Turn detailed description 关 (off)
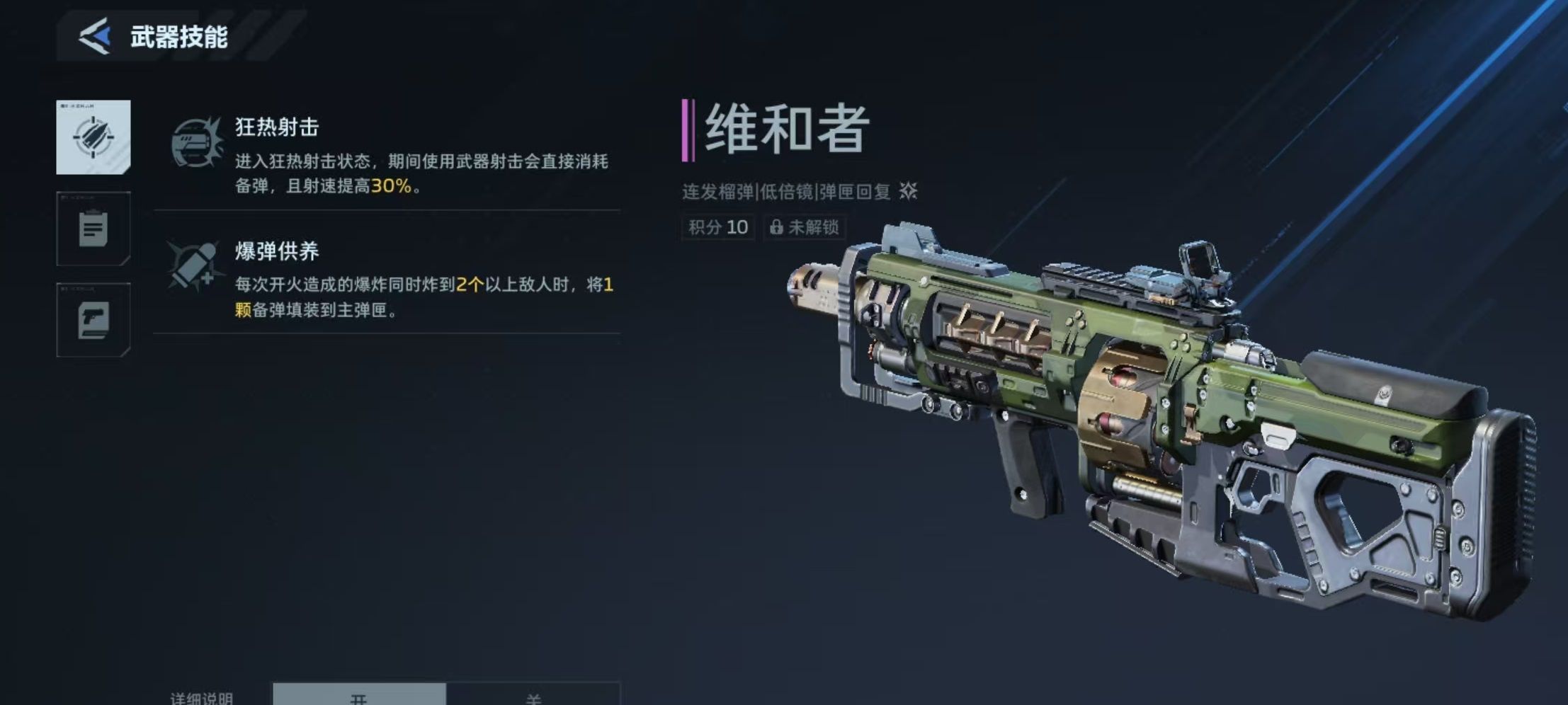The image size is (1568, 705). [533, 695]
